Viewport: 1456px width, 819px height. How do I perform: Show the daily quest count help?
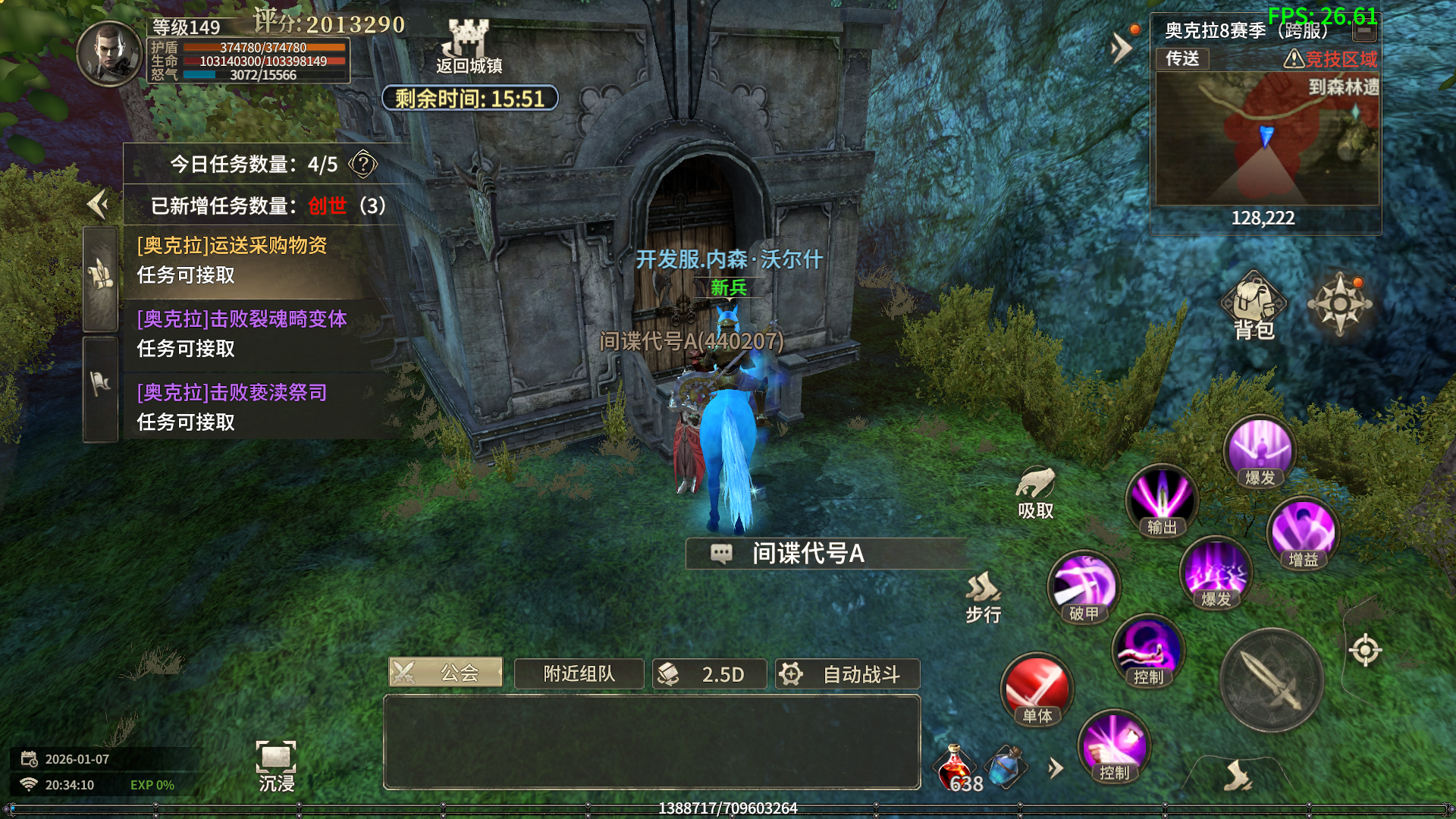(363, 164)
